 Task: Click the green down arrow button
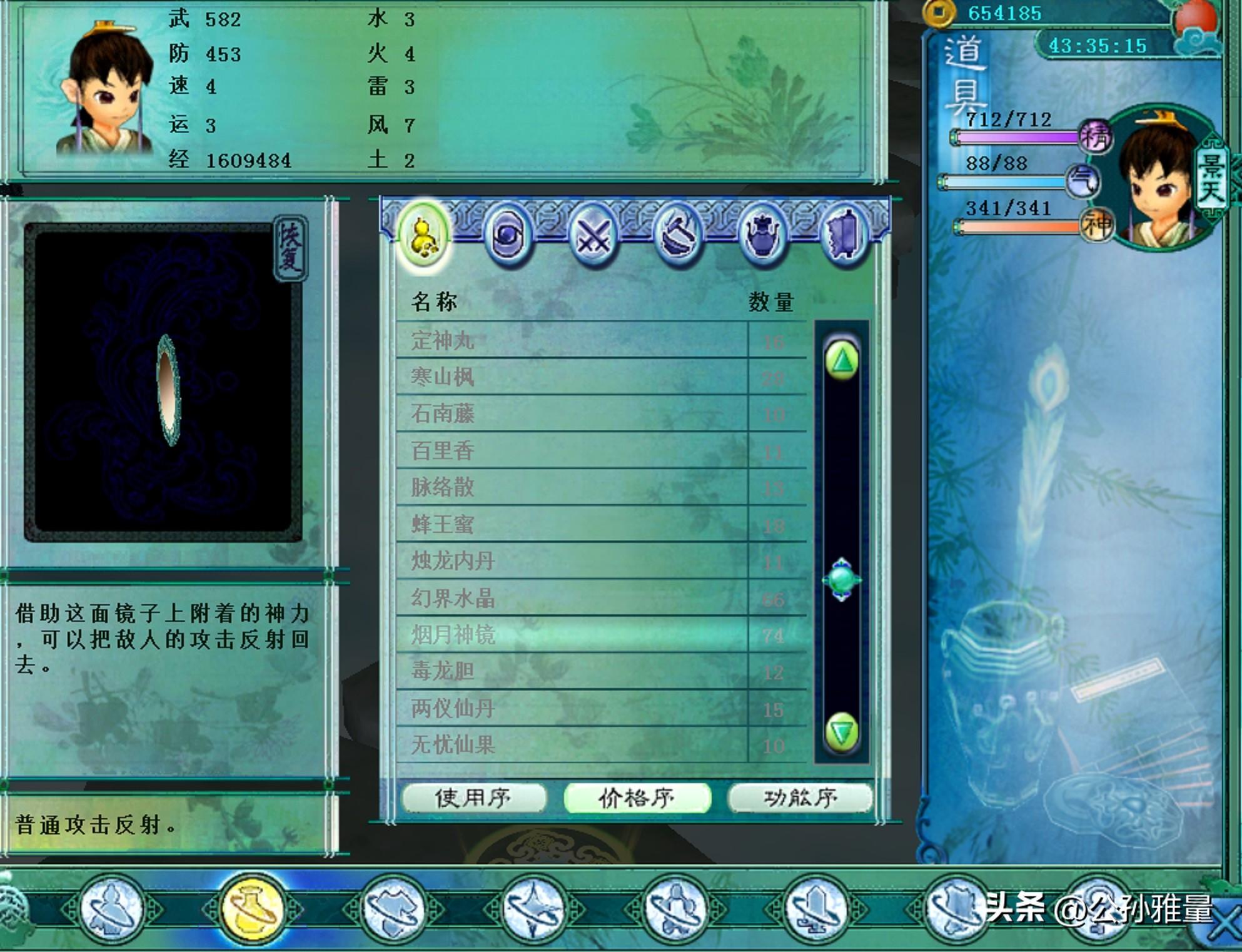tap(842, 732)
